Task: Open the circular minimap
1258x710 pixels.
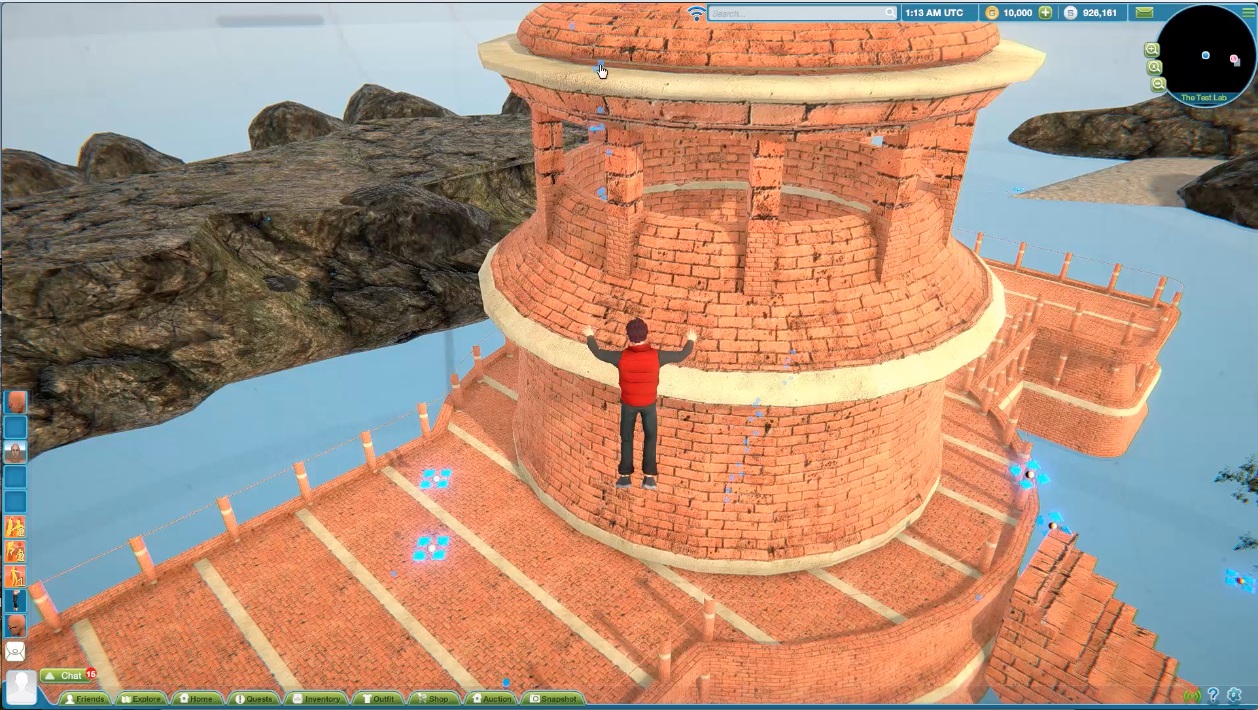Action: click(x=1206, y=53)
